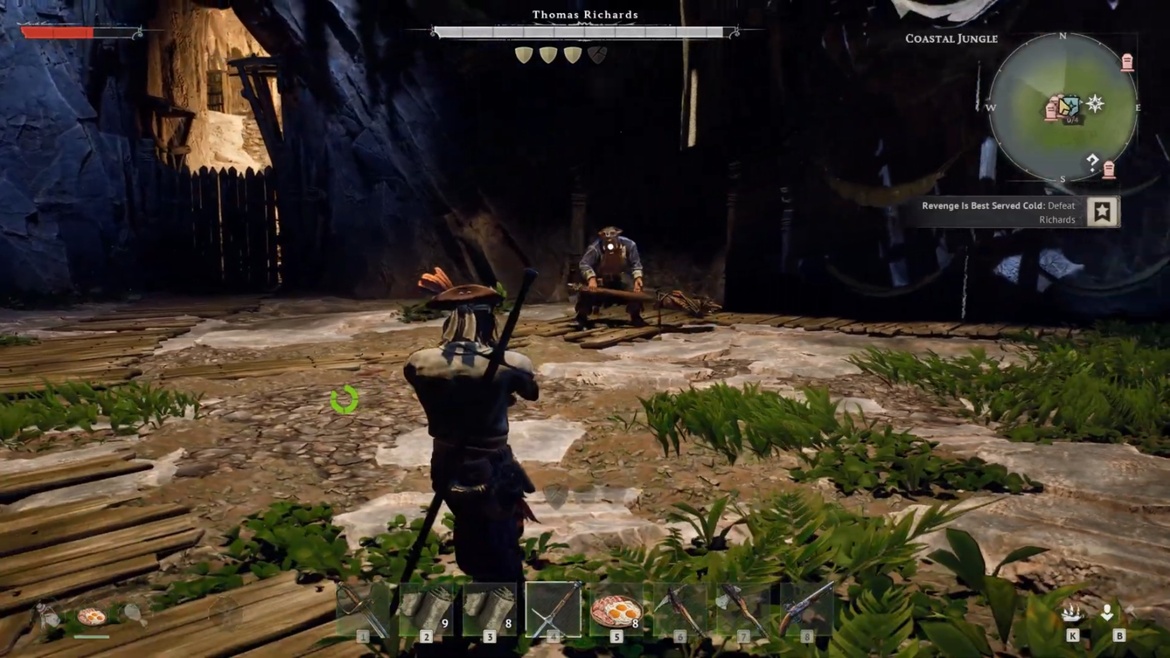Select the hatchet hotbar slot
The image size is (1170, 658).
tap(743, 609)
